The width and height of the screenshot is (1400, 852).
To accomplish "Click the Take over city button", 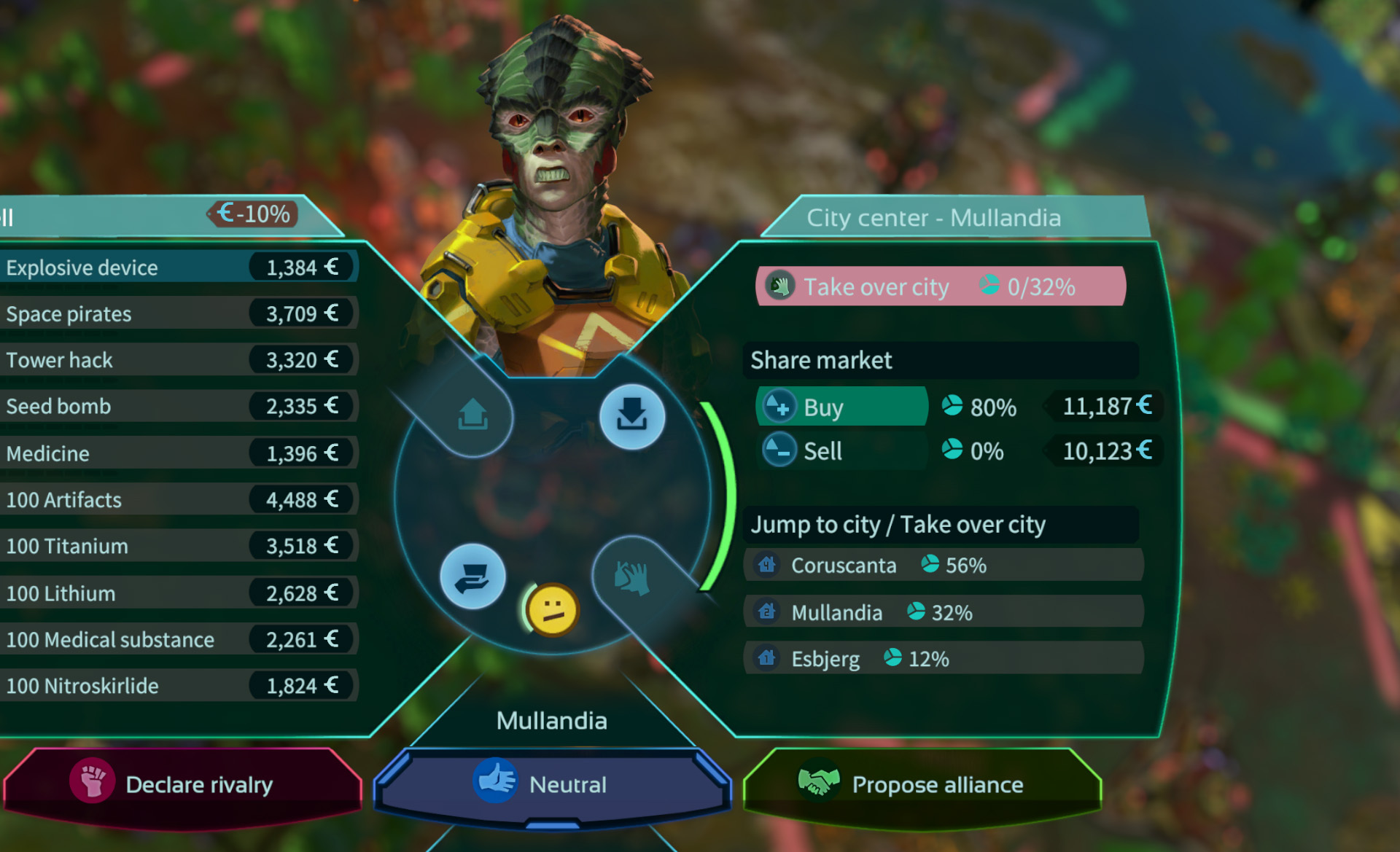I will [x=940, y=286].
